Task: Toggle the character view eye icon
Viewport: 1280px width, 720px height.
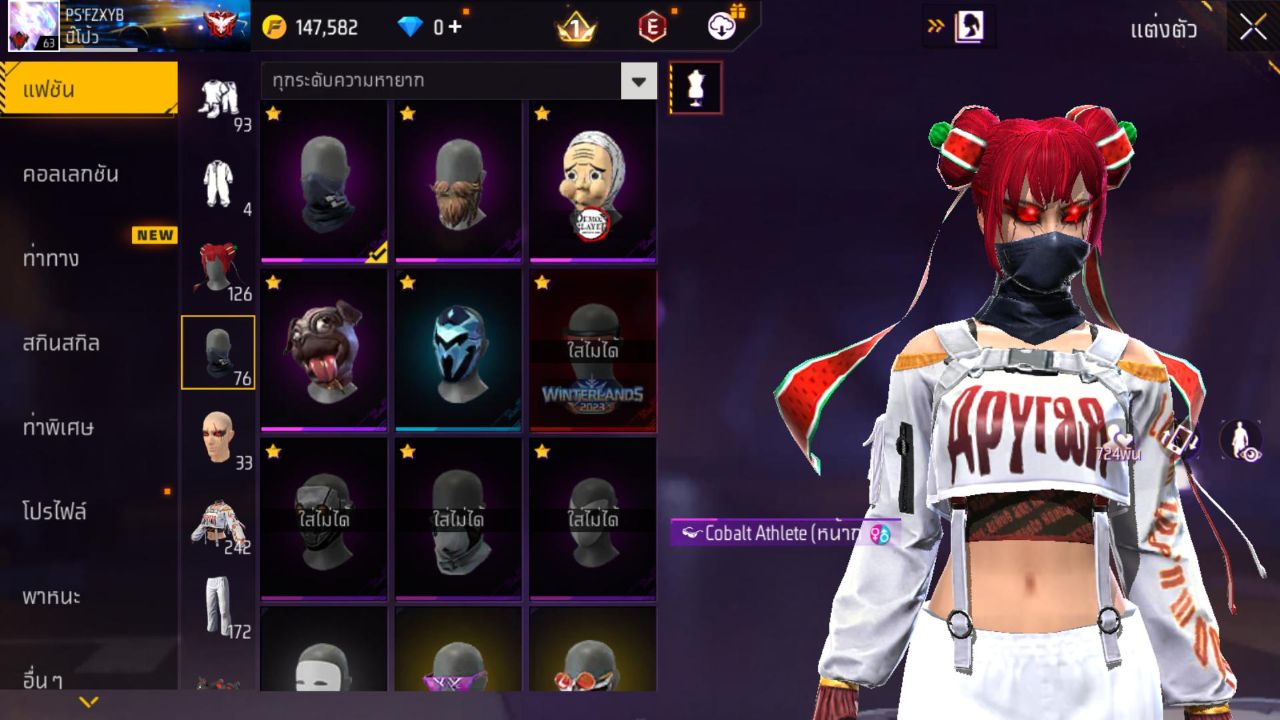Action: [x=1241, y=441]
